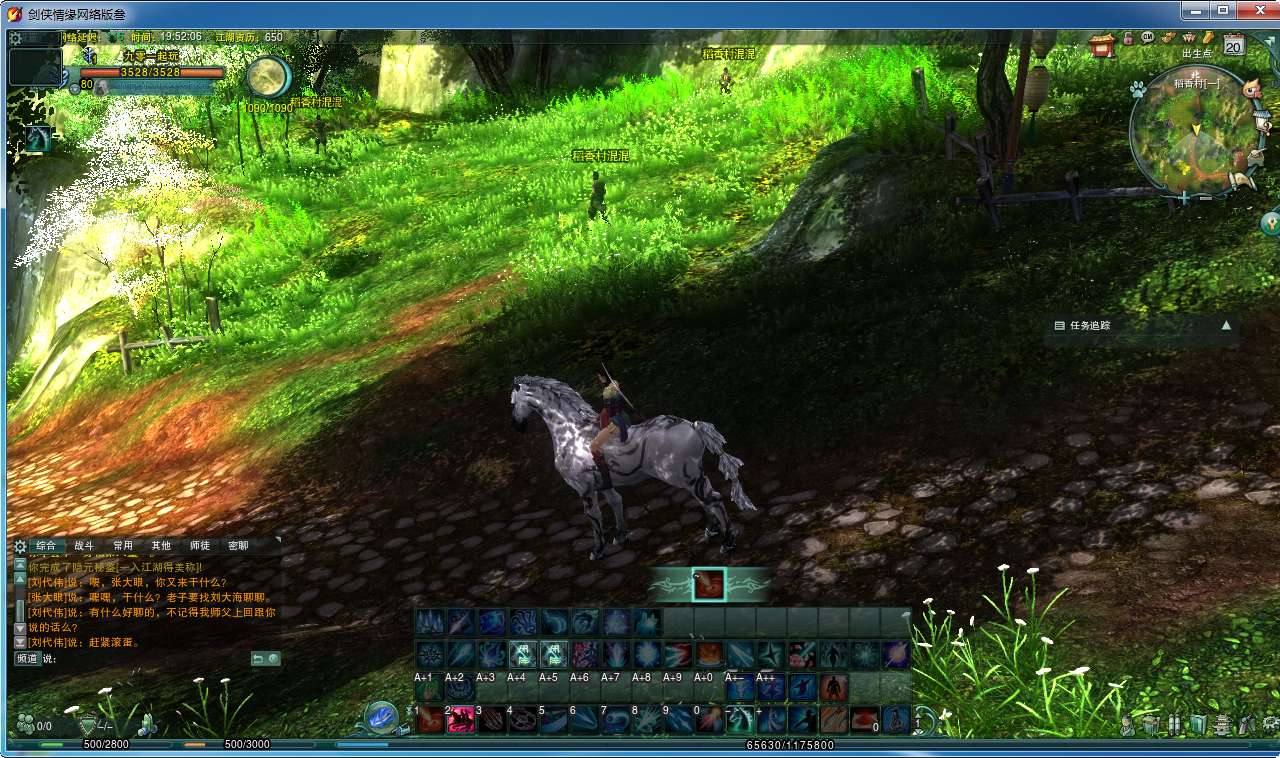This screenshot has height=758, width=1280.
Task: Show the 其他 chat tab
Action: pos(161,546)
